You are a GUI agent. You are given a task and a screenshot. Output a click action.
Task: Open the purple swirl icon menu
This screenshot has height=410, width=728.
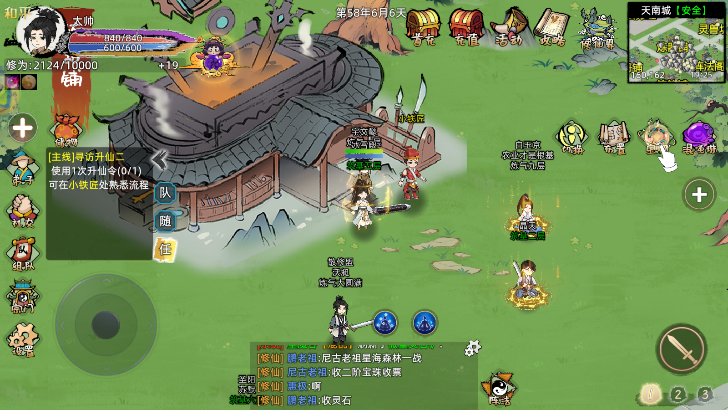coord(697,138)
